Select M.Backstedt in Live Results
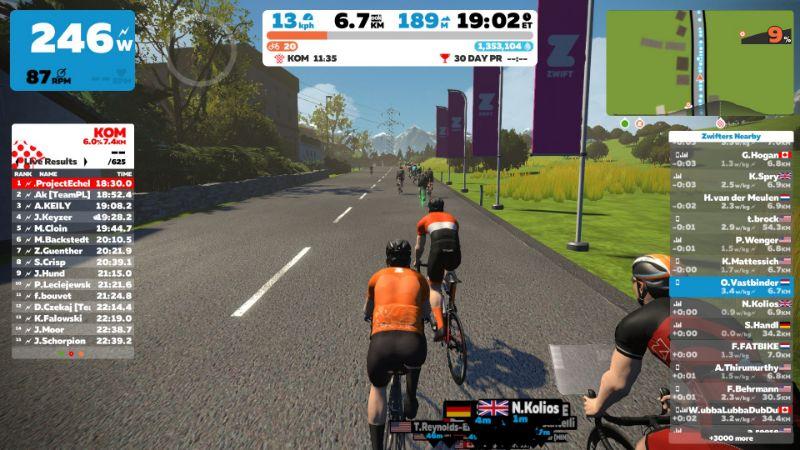Screen dimensions: 800x450 click(x=72, y=240)
